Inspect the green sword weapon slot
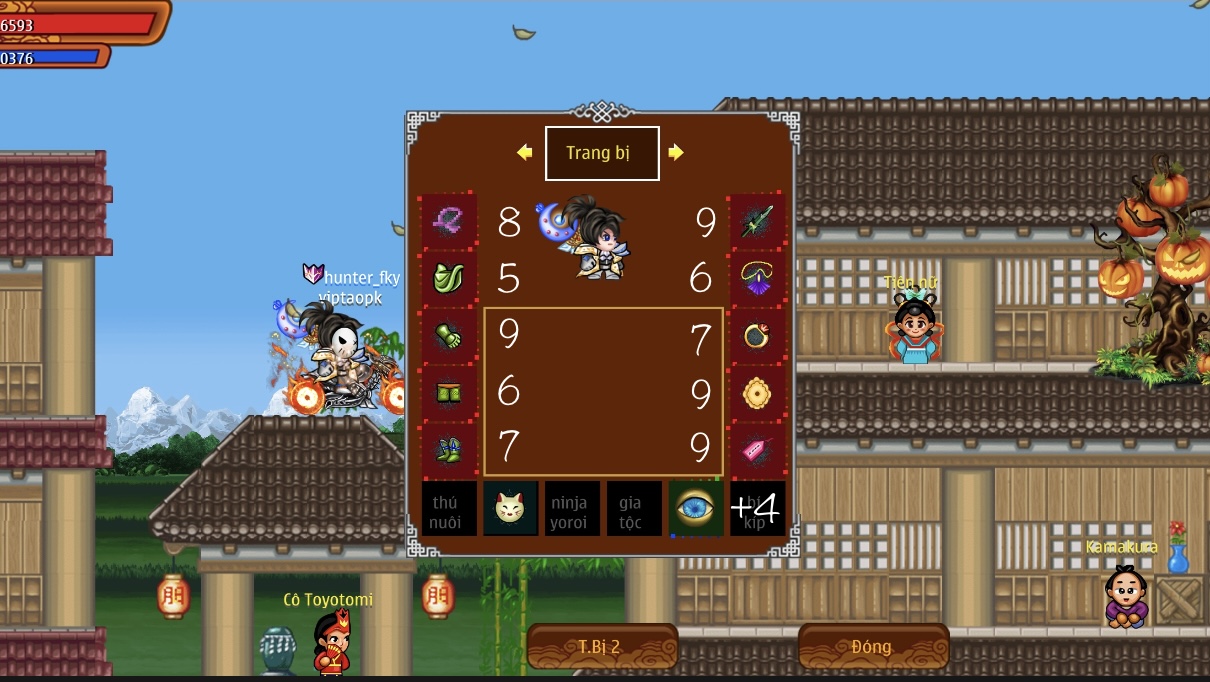The width and height of the screenshot is (1210, 682). [757, 222]
